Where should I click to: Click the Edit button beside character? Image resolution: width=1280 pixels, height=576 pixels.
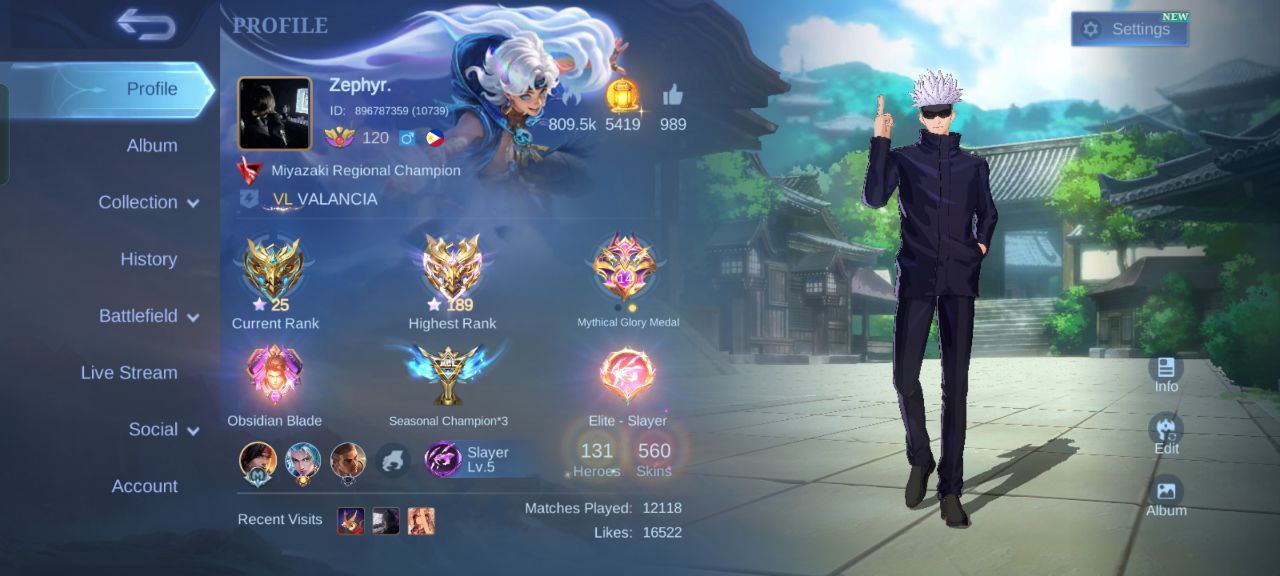coord(1166,434)
